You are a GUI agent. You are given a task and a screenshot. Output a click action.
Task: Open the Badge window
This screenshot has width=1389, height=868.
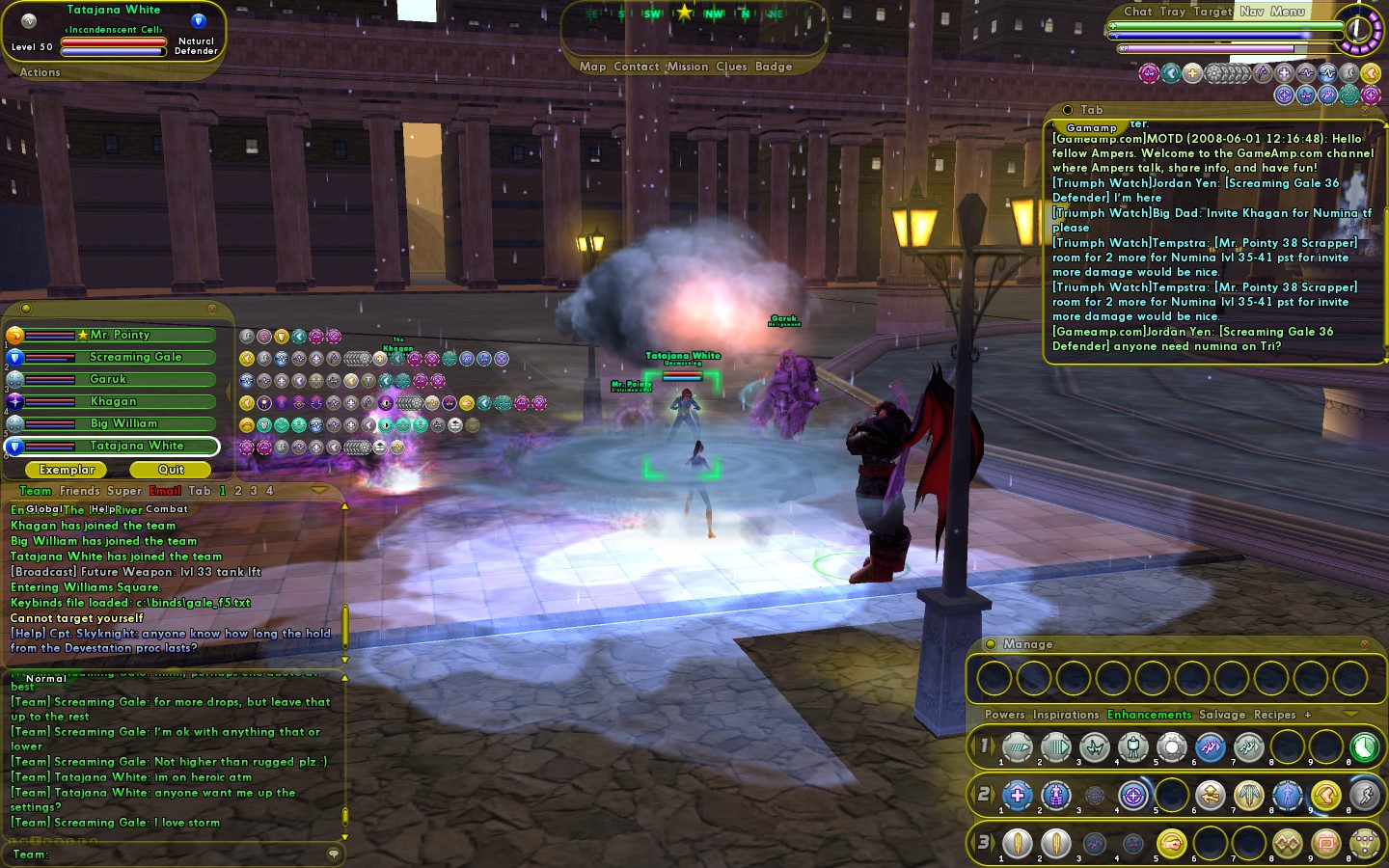[774, 67]
